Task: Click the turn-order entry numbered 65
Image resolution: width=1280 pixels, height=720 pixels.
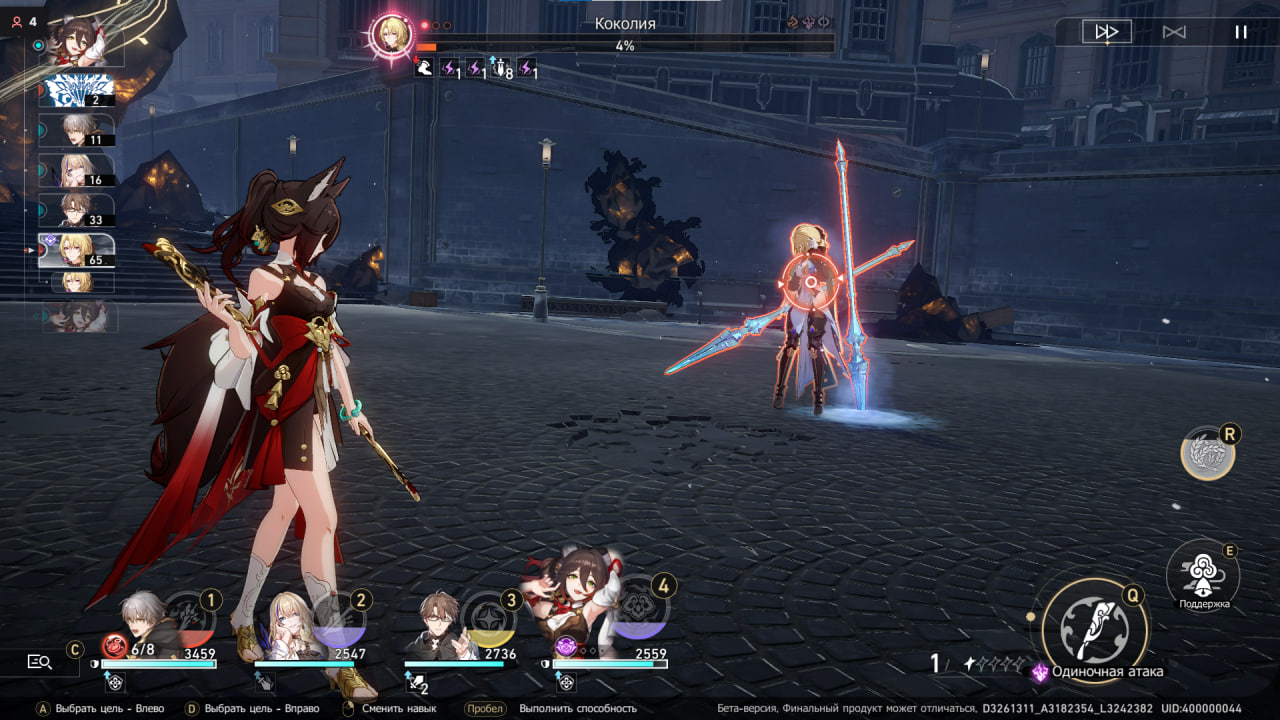Action: (78, 250)
